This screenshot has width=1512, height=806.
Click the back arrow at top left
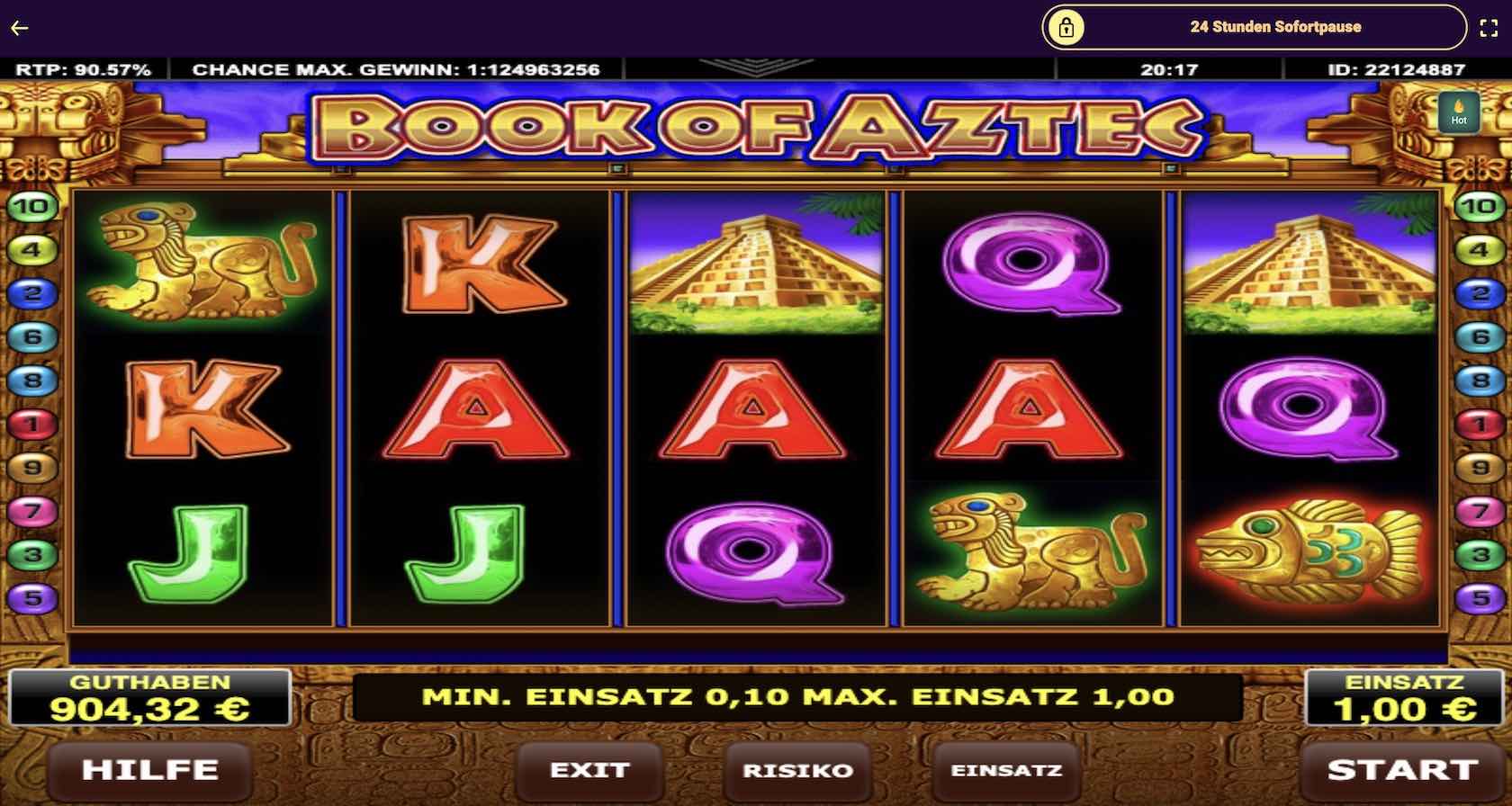pyautogui.click(x=19, y=27)
